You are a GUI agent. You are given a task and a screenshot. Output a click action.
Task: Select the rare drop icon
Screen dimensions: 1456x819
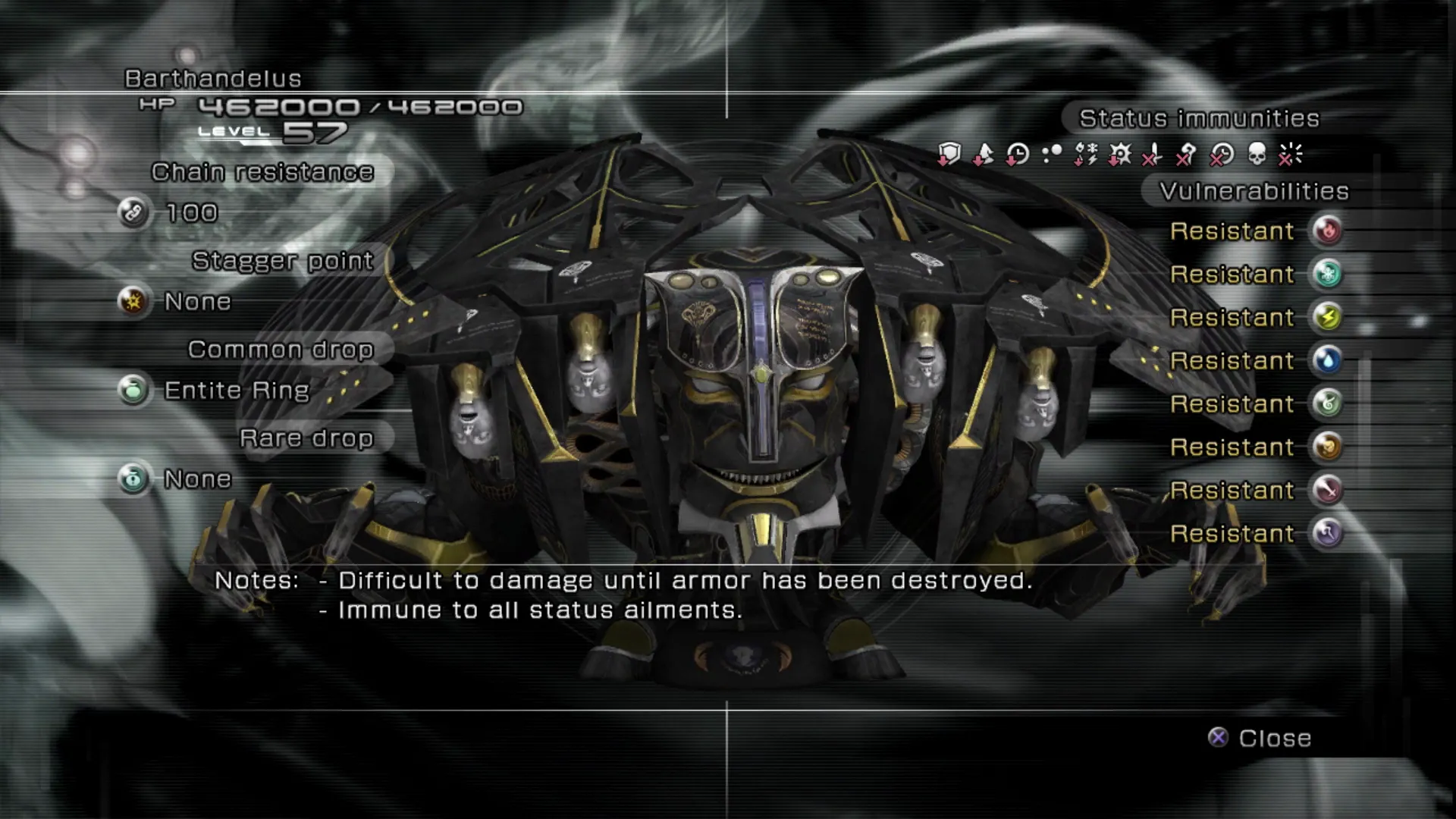[133, 479]
